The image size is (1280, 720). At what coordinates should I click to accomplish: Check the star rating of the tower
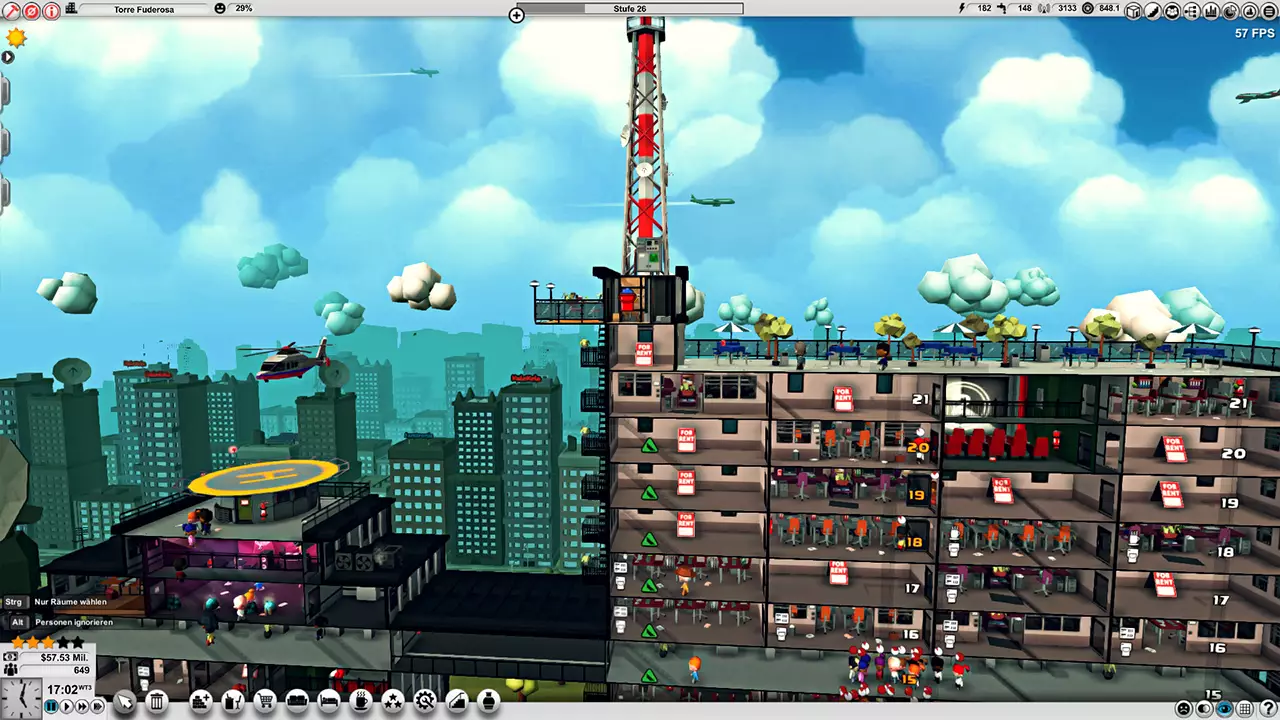coord(45,643)
